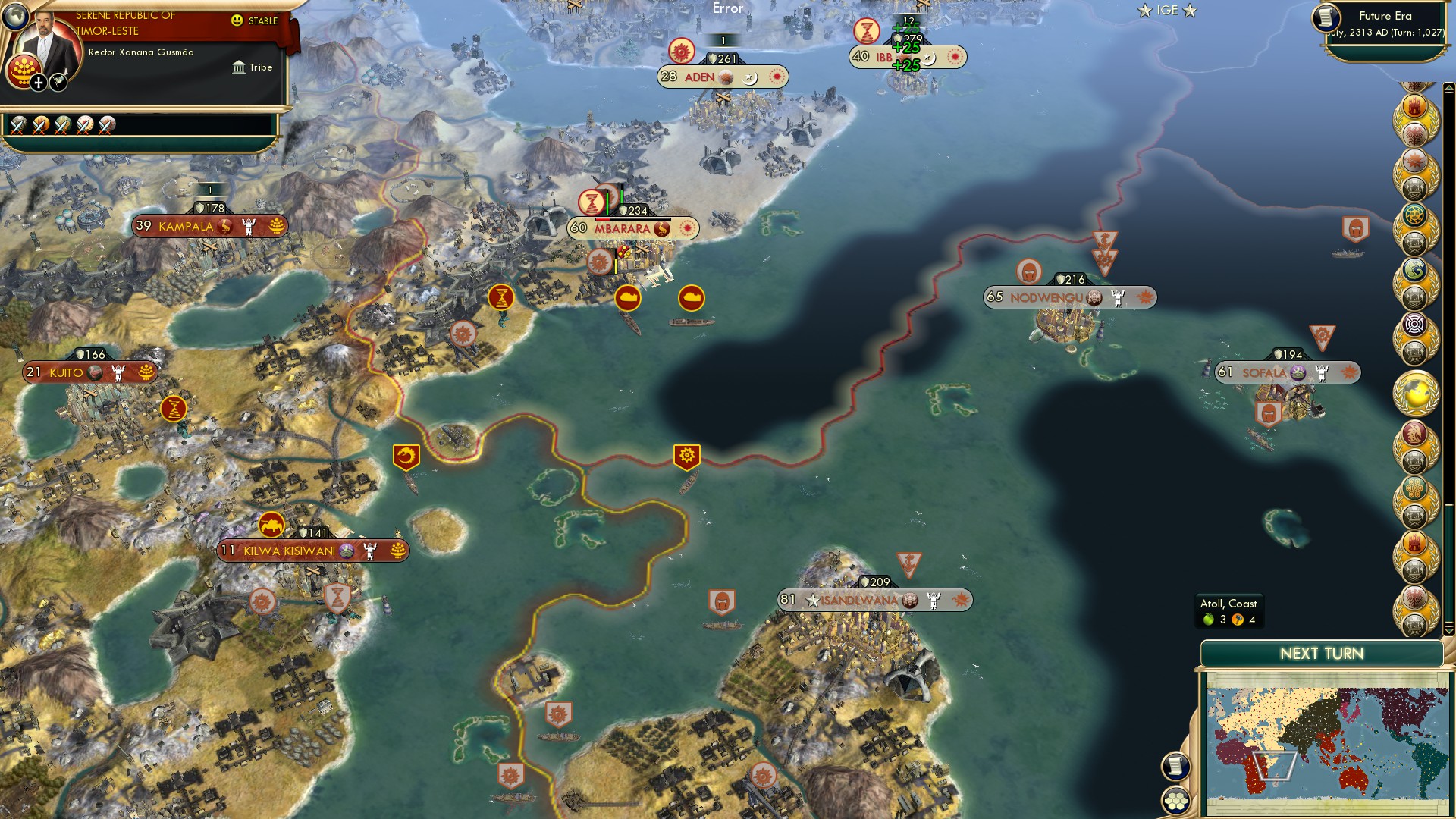Click the scroll icon above the minimap hex icon
1456x819 pixels.
coord(1176,765)
